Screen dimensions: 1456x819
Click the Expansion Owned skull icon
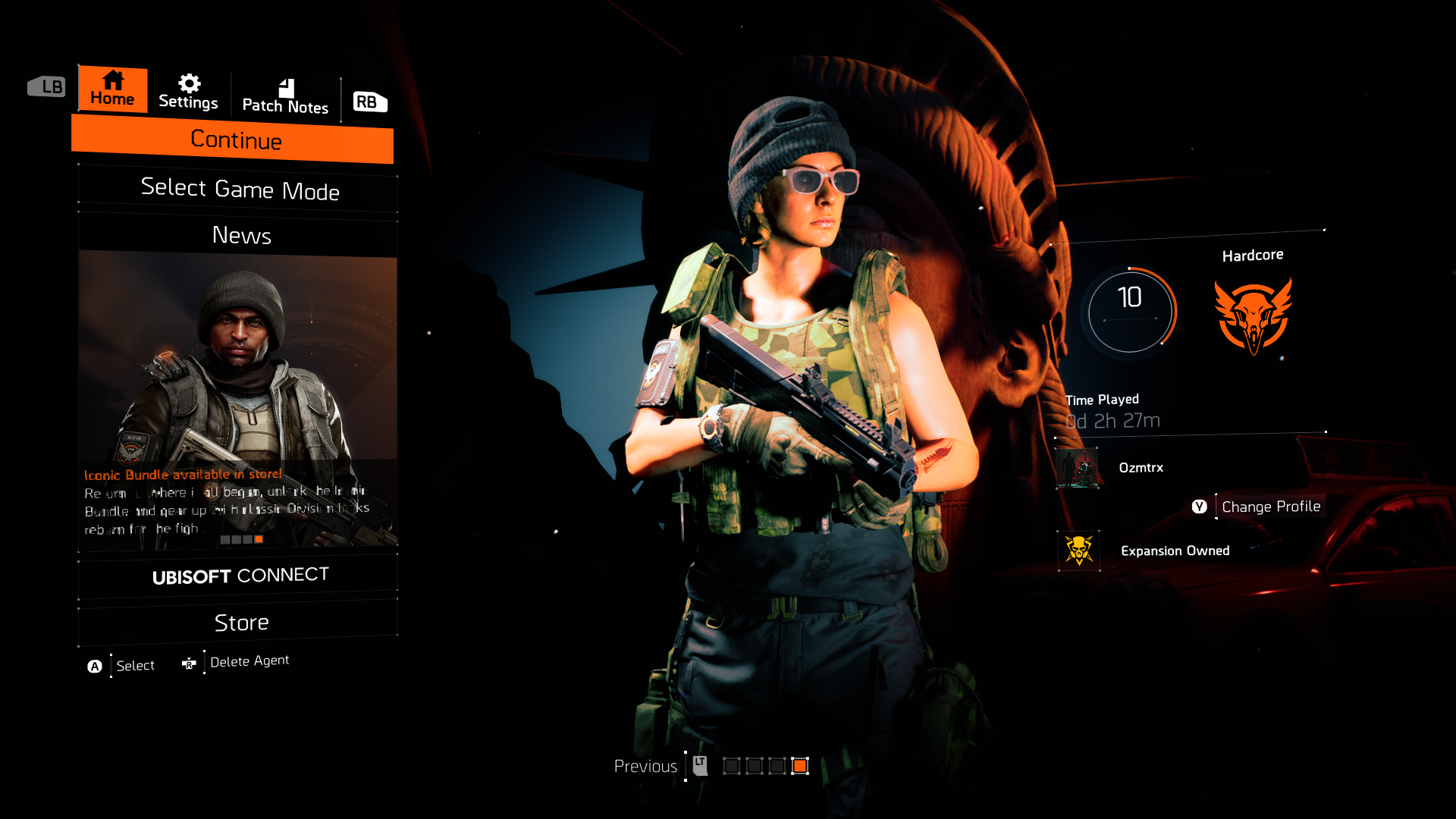point(1078,551)
